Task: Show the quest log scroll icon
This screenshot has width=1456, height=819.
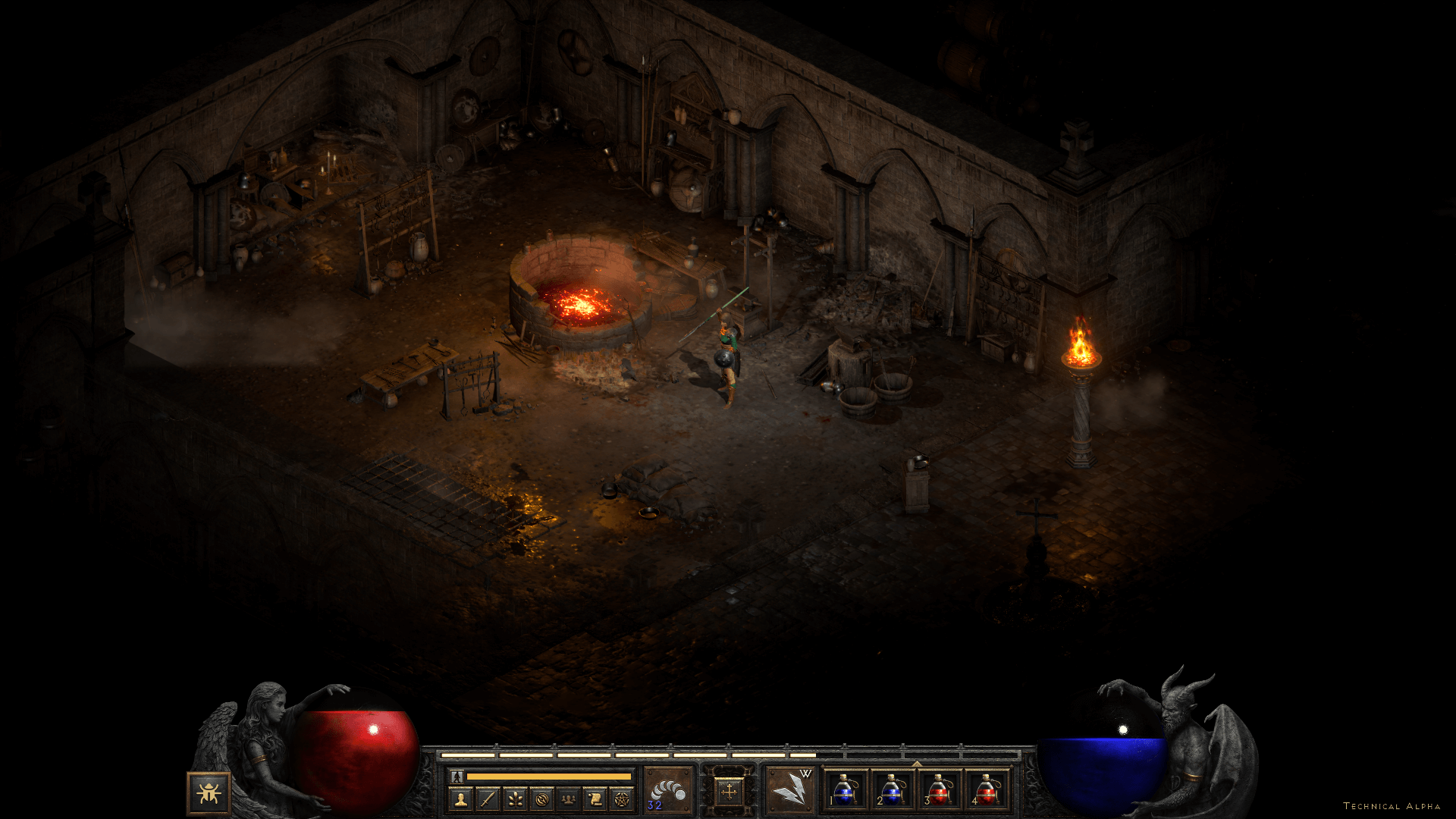Action: [x=595, y=799]
